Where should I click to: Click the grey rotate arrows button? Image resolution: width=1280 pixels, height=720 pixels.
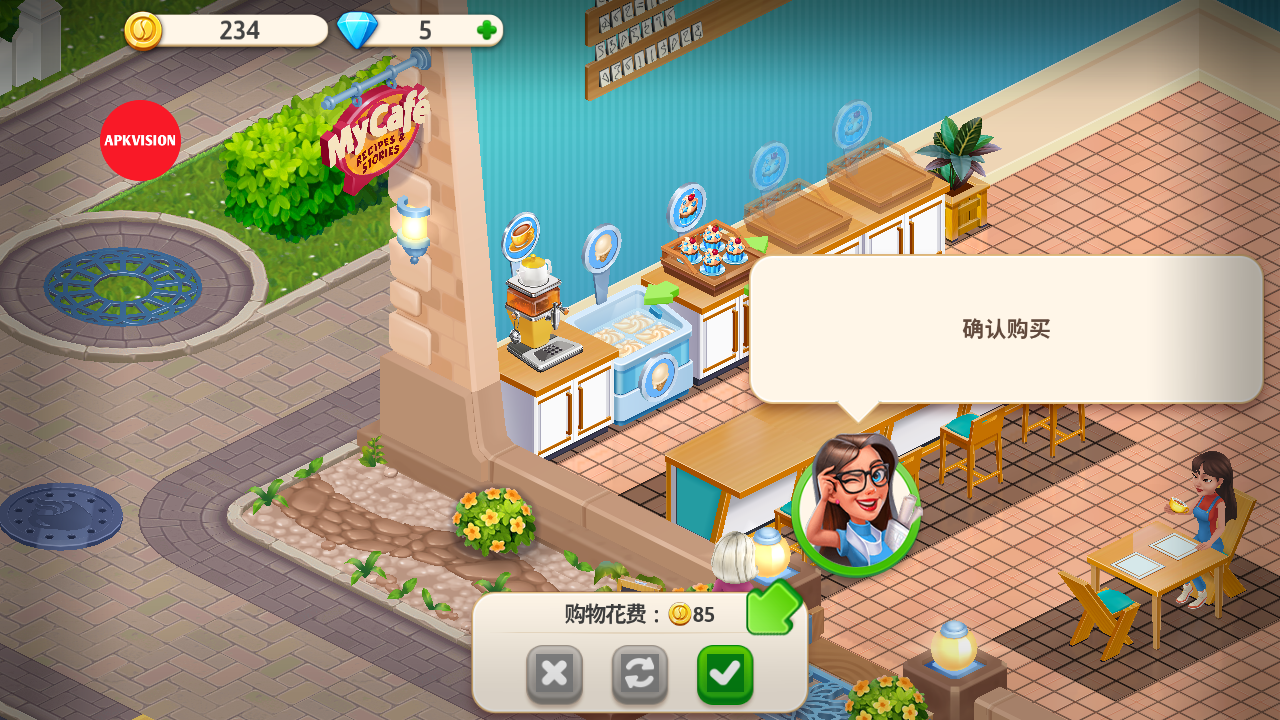(x=639, y=674)
